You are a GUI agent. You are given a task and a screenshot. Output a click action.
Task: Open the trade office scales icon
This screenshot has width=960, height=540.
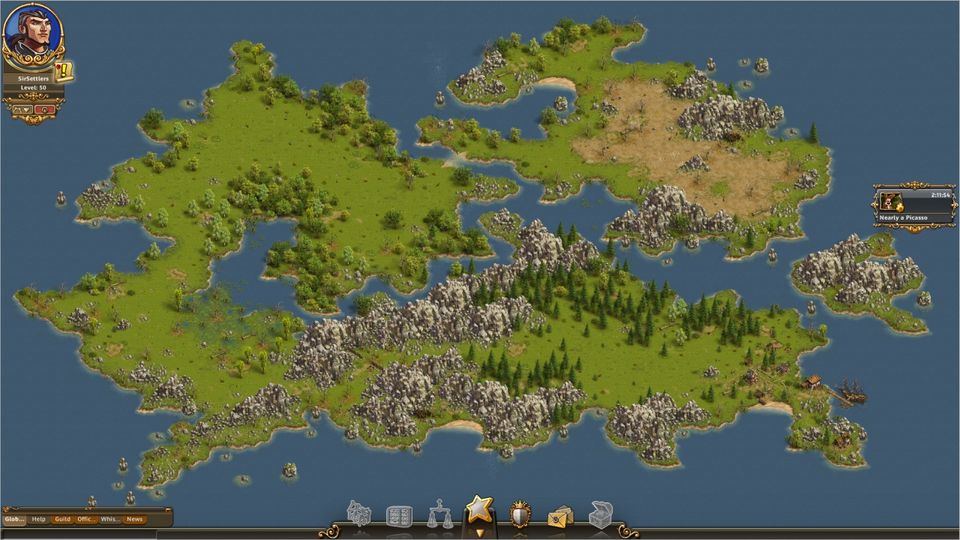point(439,515)
